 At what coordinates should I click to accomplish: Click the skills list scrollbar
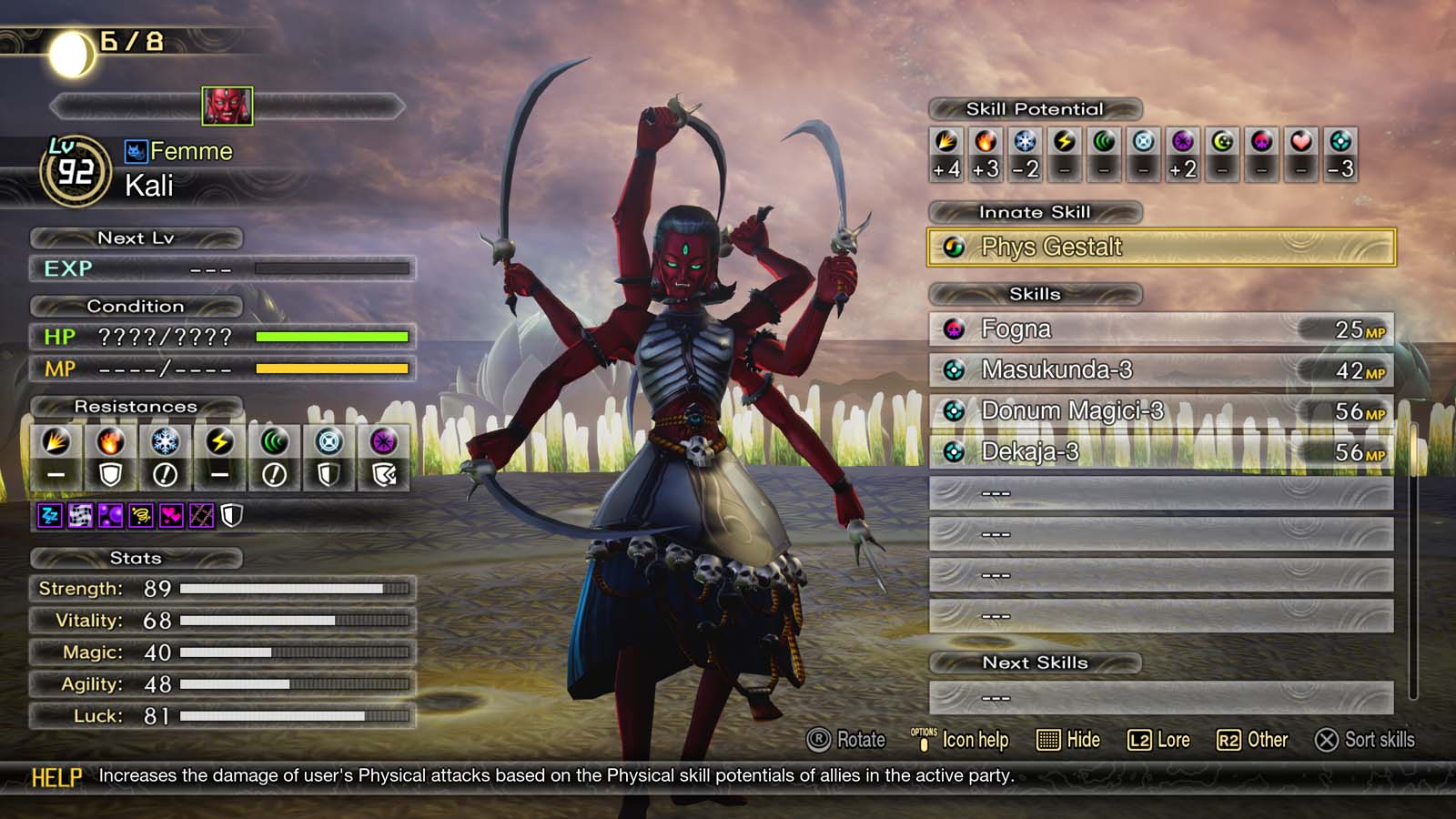1412,555
